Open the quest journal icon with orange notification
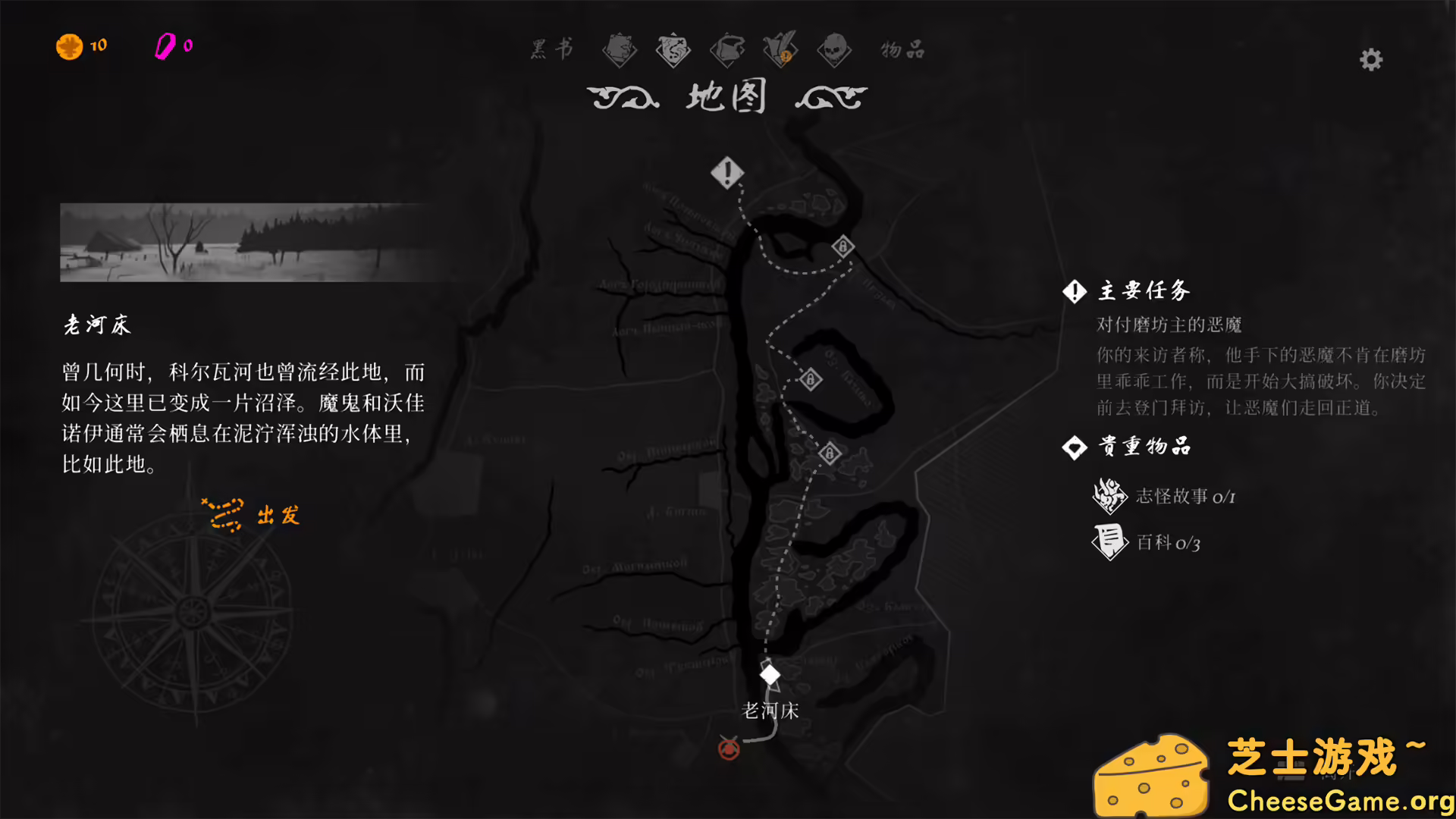The height and width of the screenshot is (819, 1456). [x=781, y=50]
